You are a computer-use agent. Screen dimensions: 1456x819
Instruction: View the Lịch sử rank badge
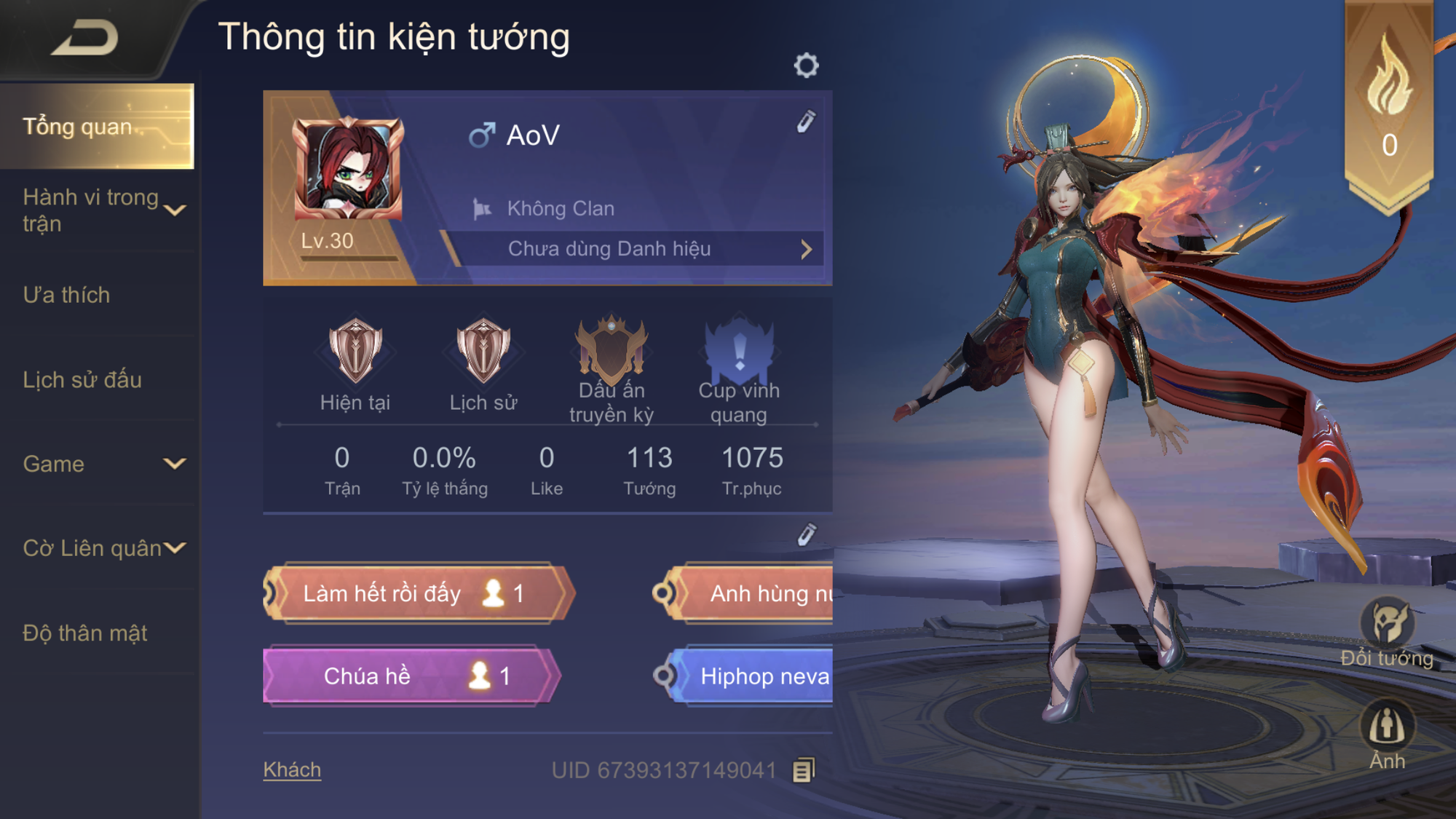pyautogui.click(x=483, y=351)
